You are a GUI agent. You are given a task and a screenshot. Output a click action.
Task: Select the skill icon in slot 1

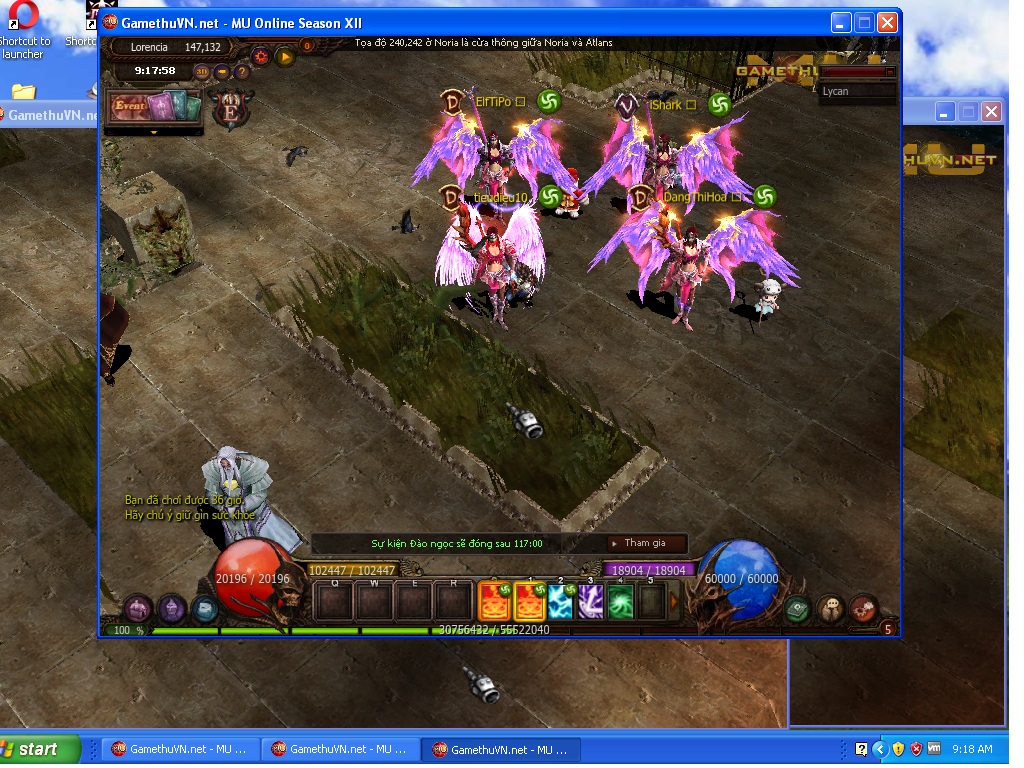[528, 602]
